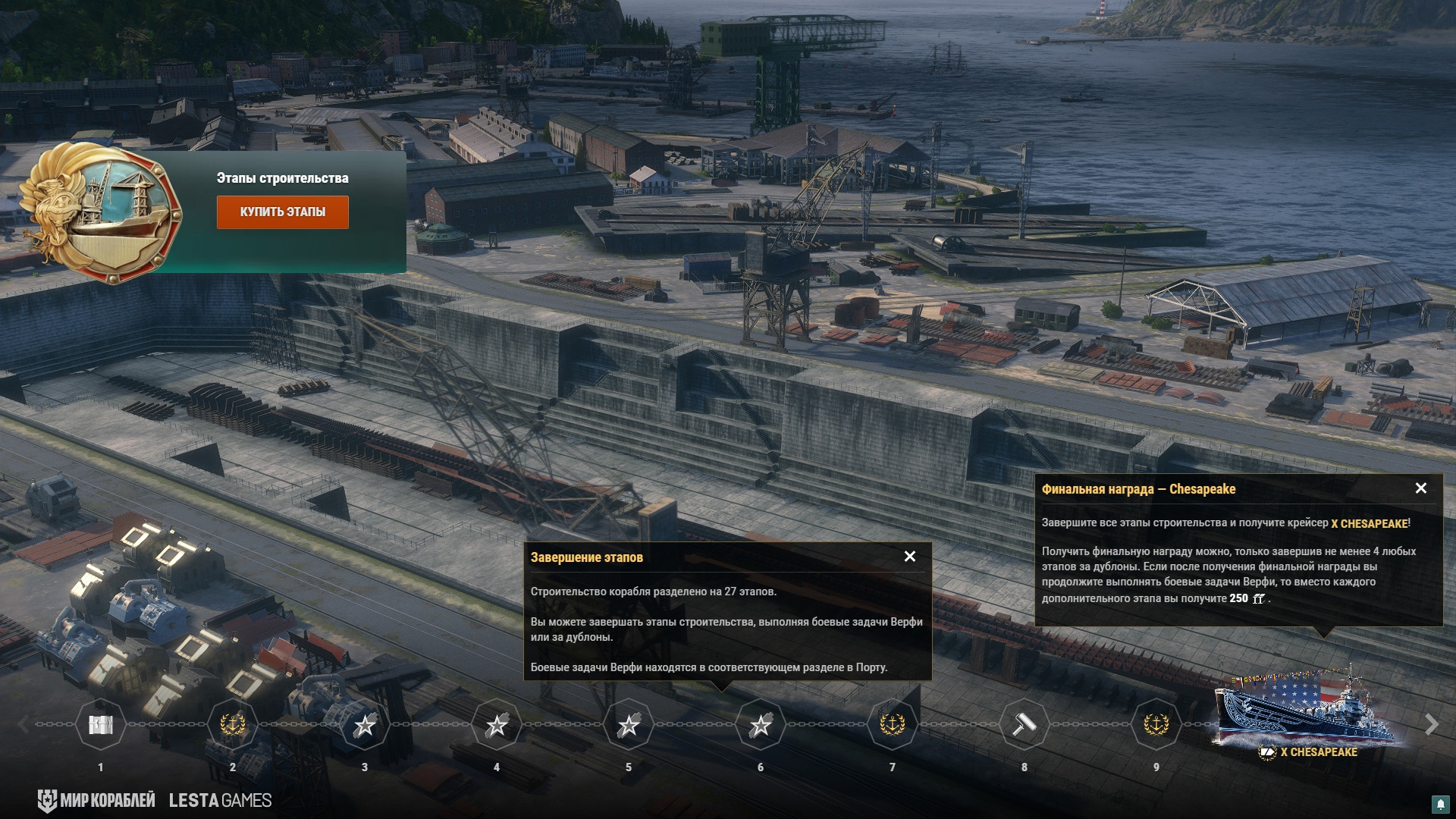
Task: Click the shipyard emblem medallion
Action: (x=101, y=212)
